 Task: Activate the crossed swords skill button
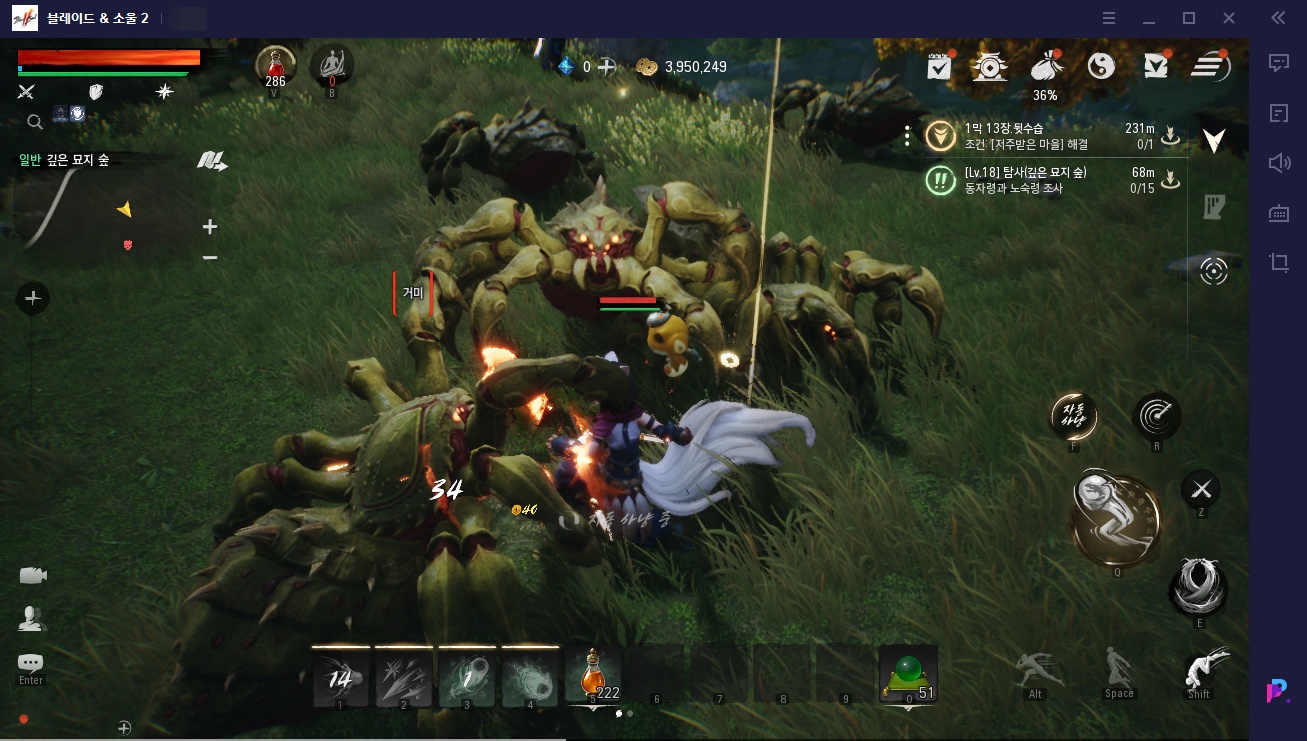click(x=1200, y=489)
